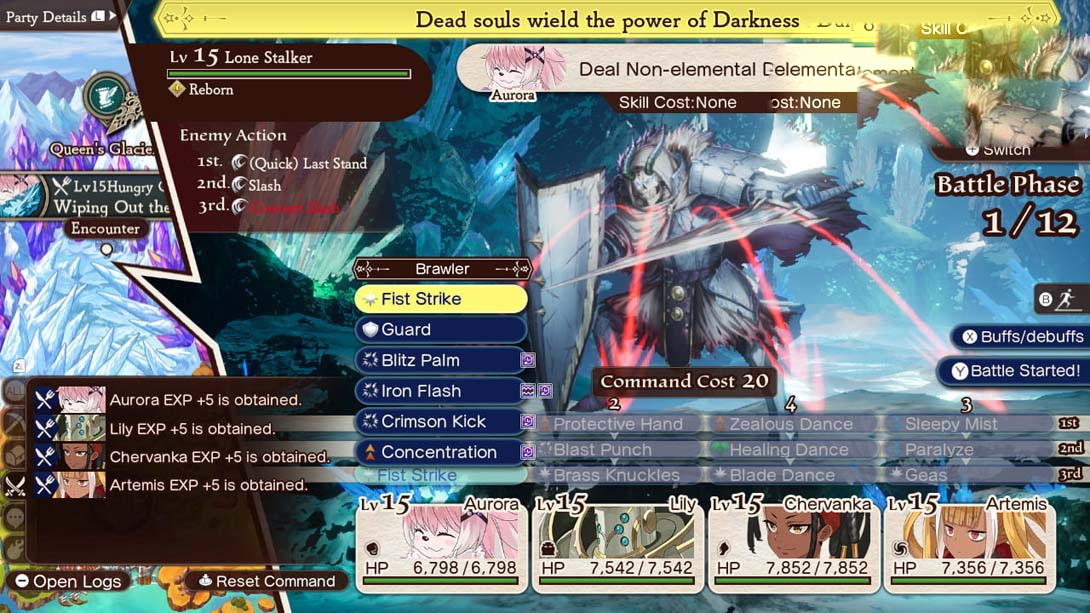Screen dimensions: 1090x613
Task: Open the battle logs
Action: click(x=68, y=581)
